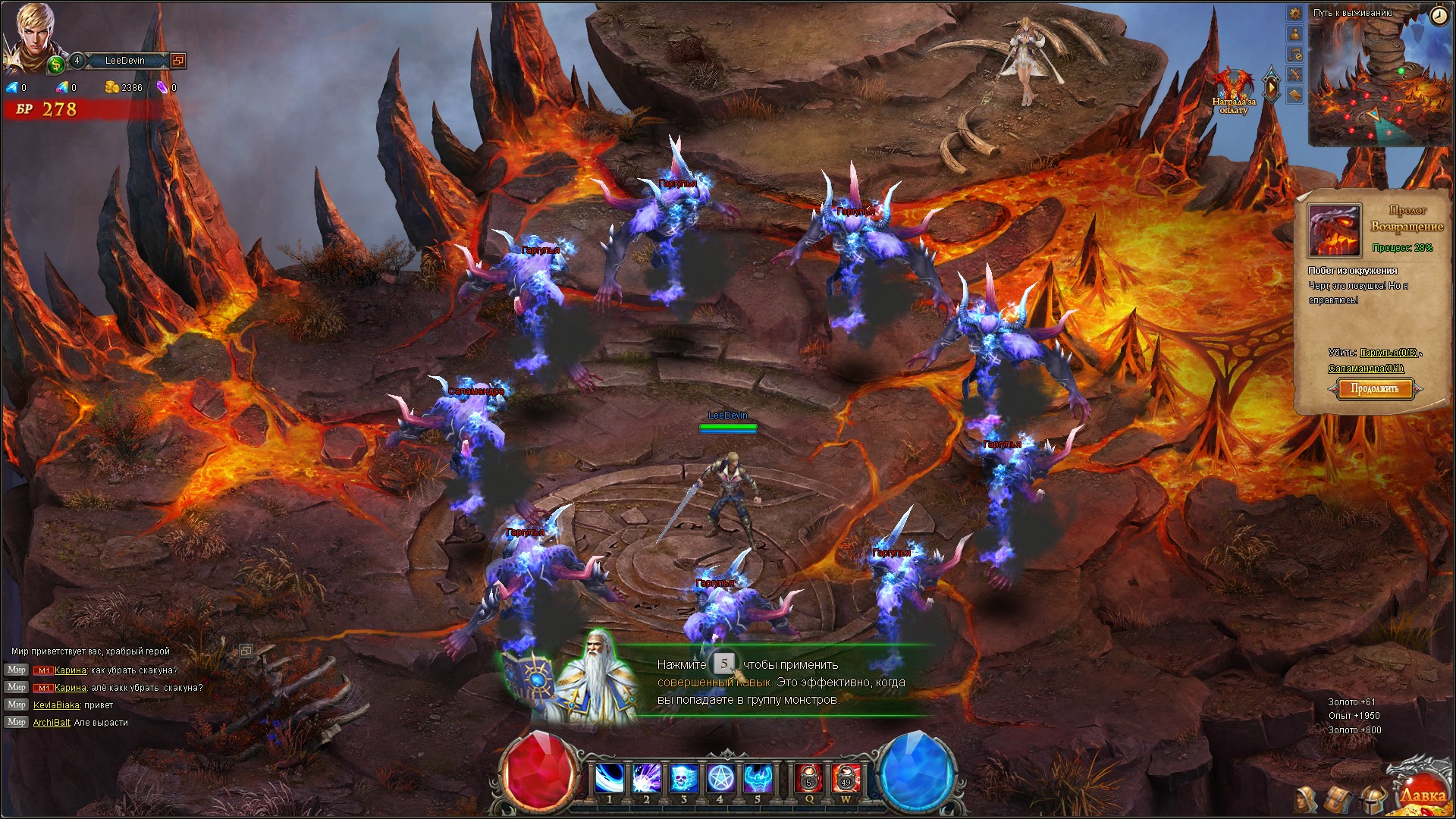
Task: Click the orange Продолжить button
Action: 1374,389
